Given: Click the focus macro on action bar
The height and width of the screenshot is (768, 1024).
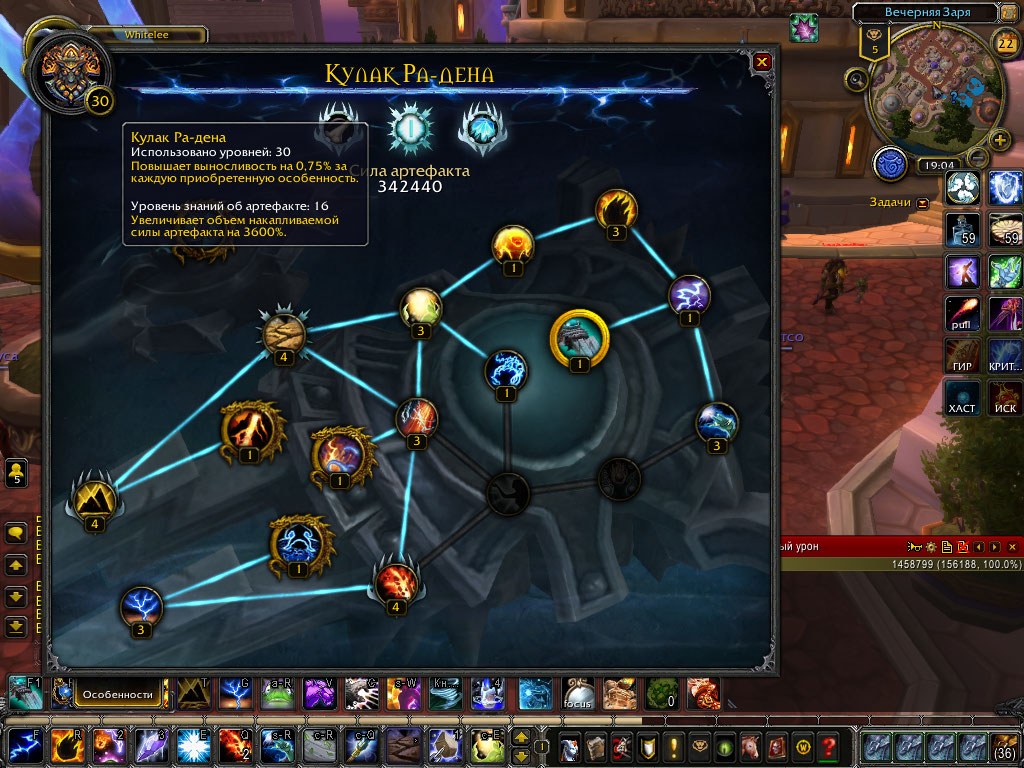Looking at the screenshot, I should (x=578, y=693).
